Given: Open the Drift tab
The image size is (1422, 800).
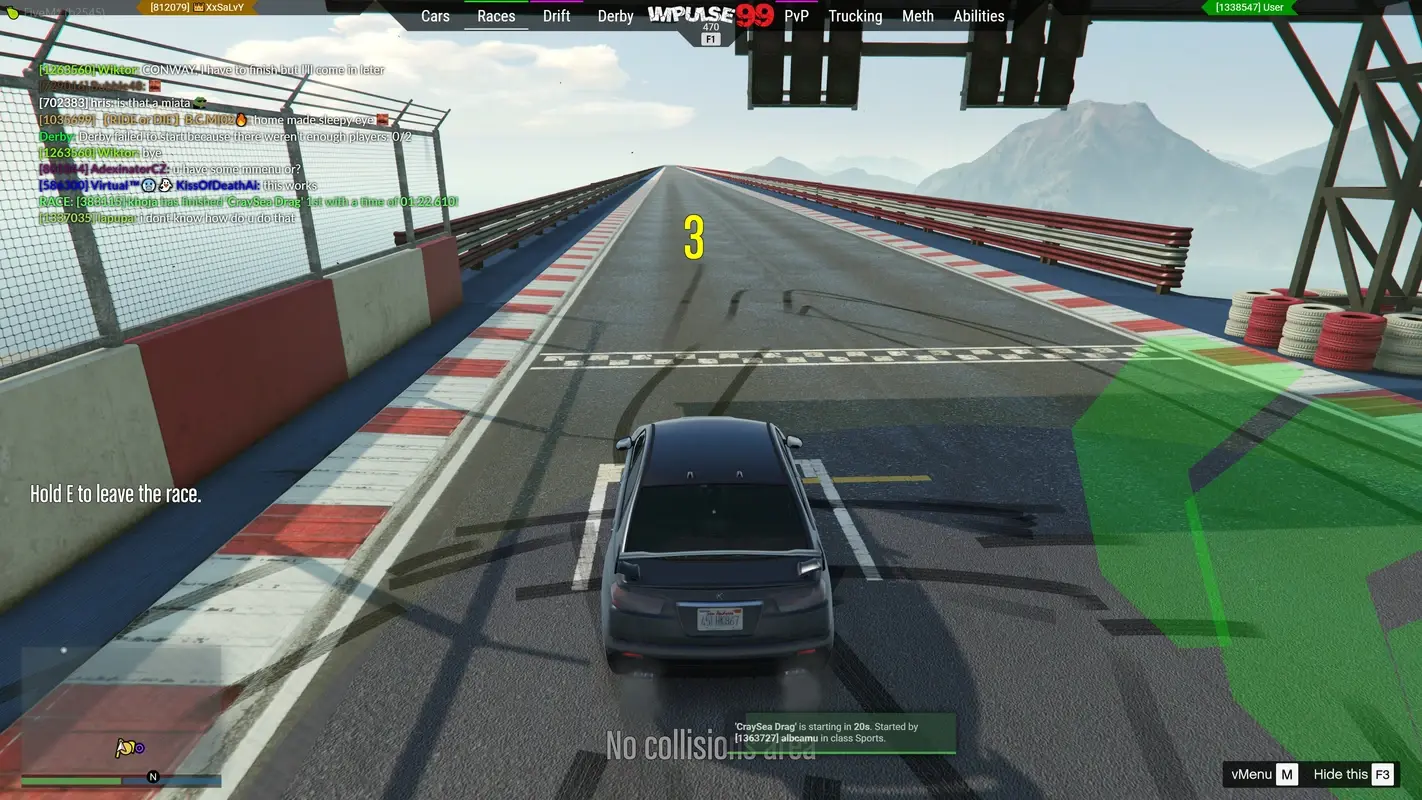Looking at the screenshot, I should tap(556, 16).
